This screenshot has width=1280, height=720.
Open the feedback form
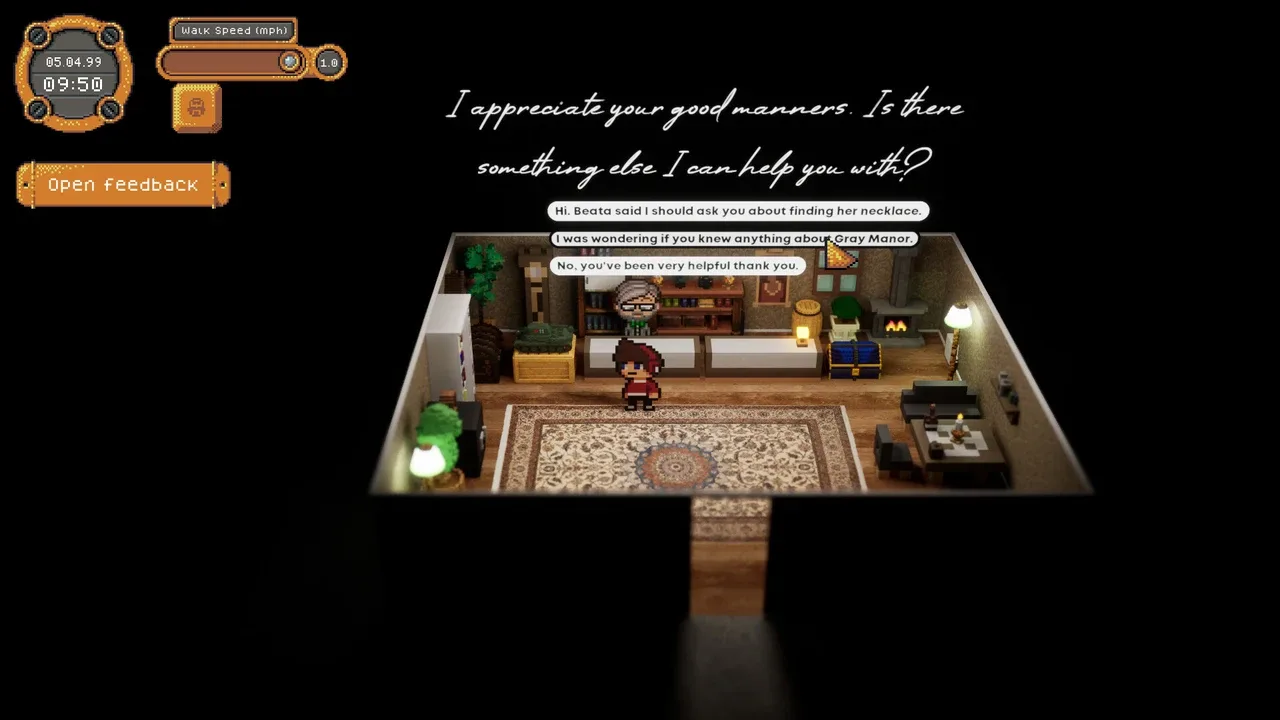click(123, 185)
